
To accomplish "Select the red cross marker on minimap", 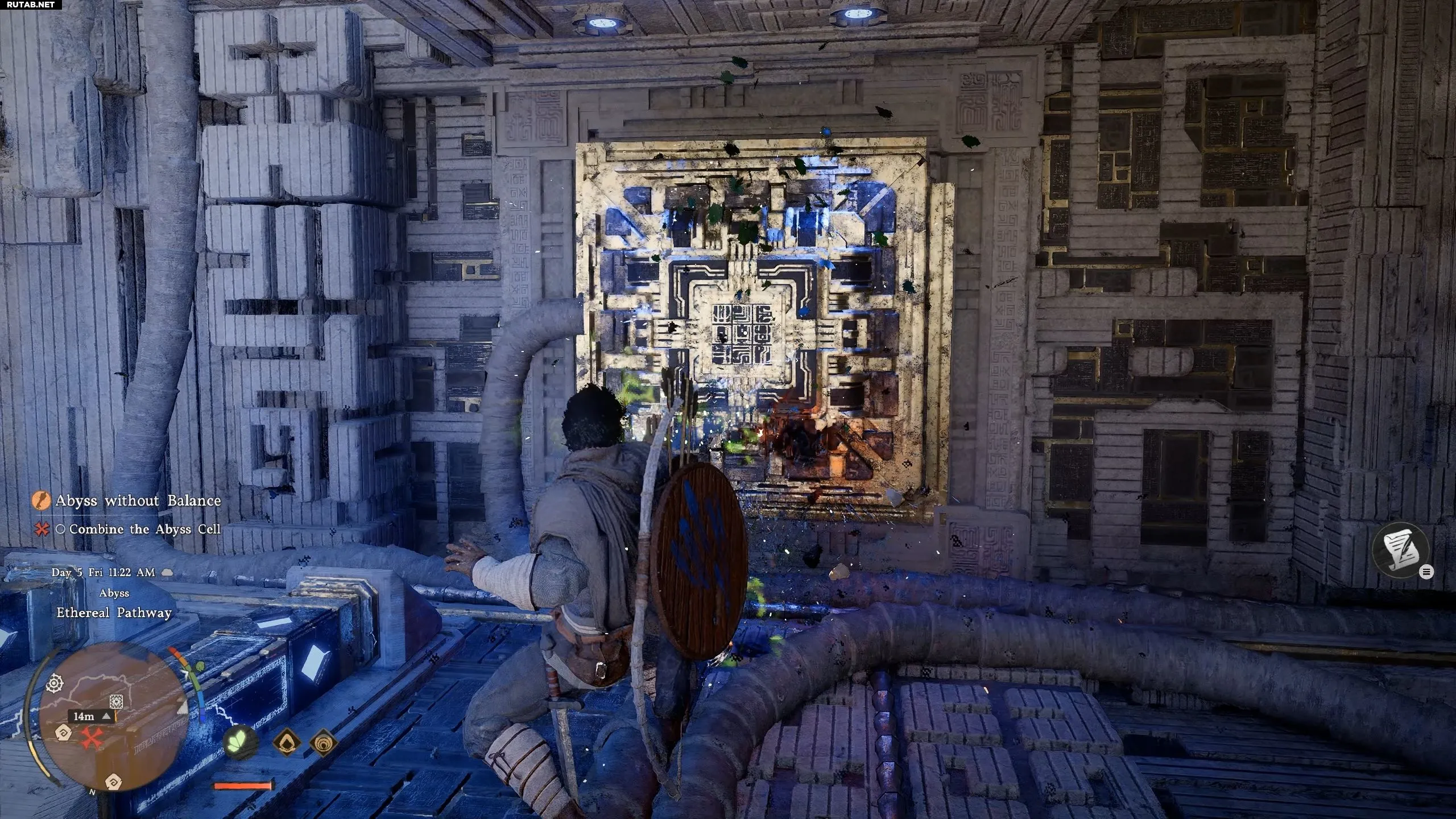I will 90,738.
